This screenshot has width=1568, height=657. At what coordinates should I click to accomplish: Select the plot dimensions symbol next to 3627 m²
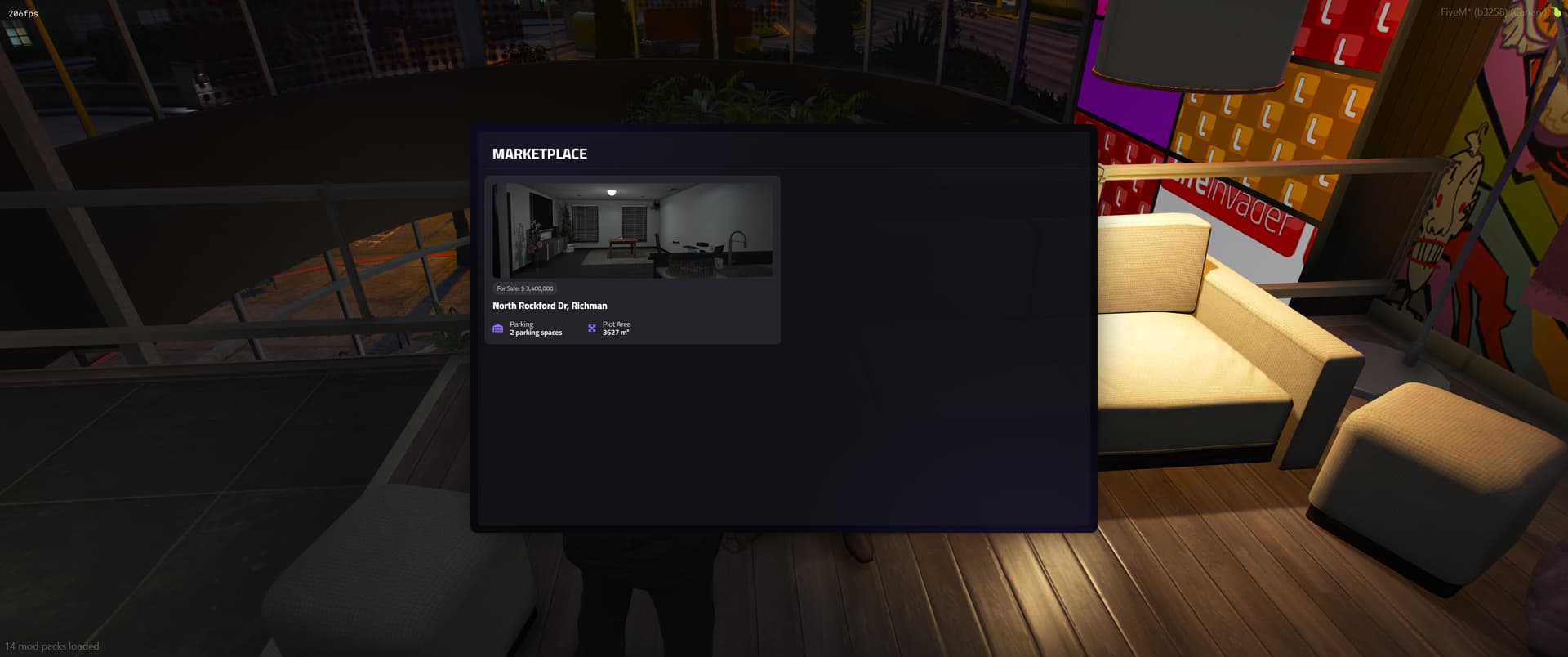[x=592, y=328]
